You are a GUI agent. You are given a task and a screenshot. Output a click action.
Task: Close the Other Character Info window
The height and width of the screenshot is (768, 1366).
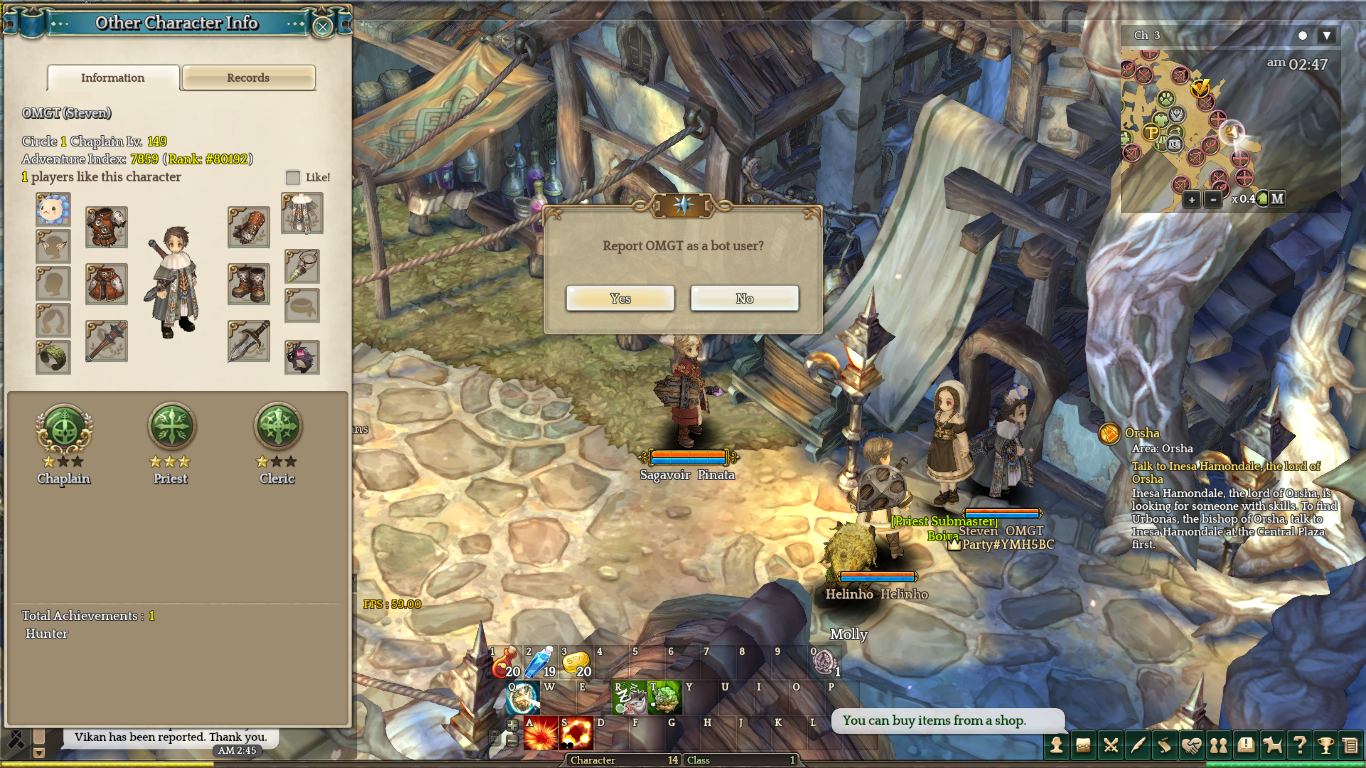pos(323,27)
